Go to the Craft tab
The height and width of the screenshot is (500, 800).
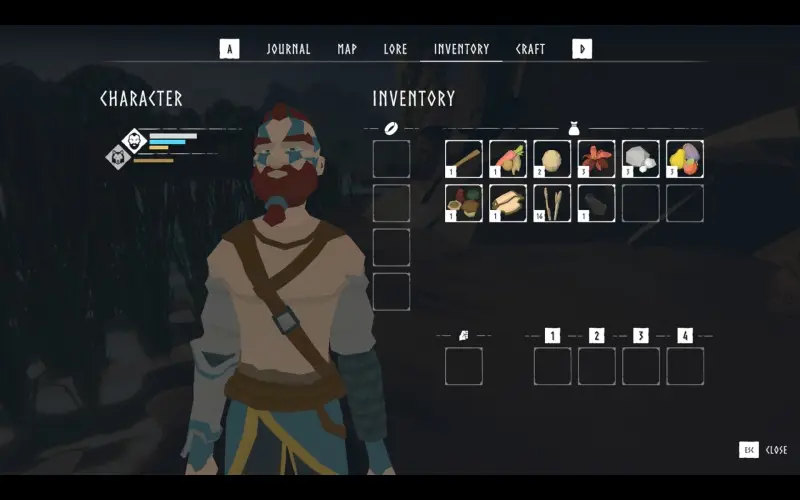point(530,49)
